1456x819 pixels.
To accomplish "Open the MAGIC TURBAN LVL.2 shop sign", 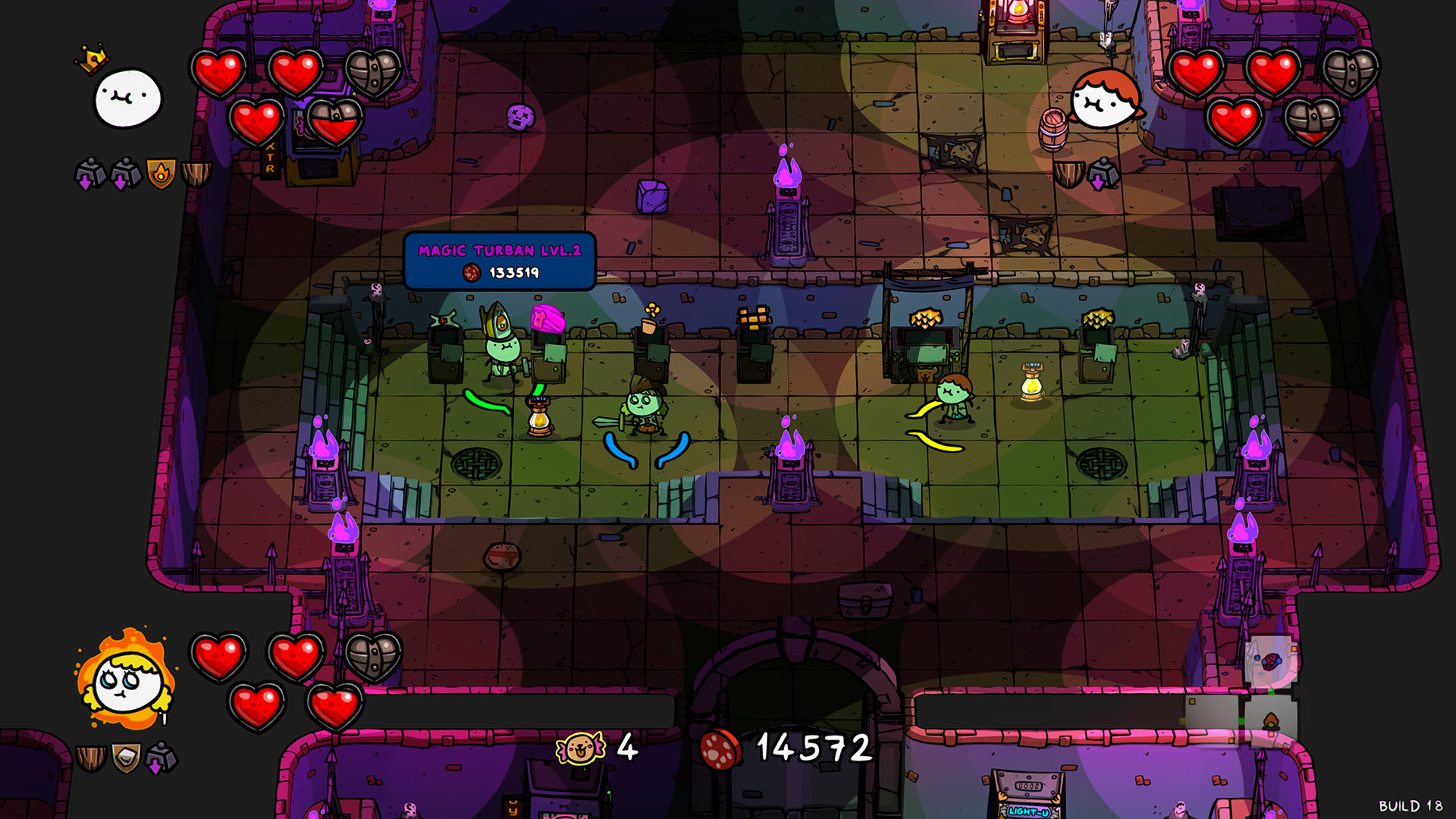I will (500, 250).
